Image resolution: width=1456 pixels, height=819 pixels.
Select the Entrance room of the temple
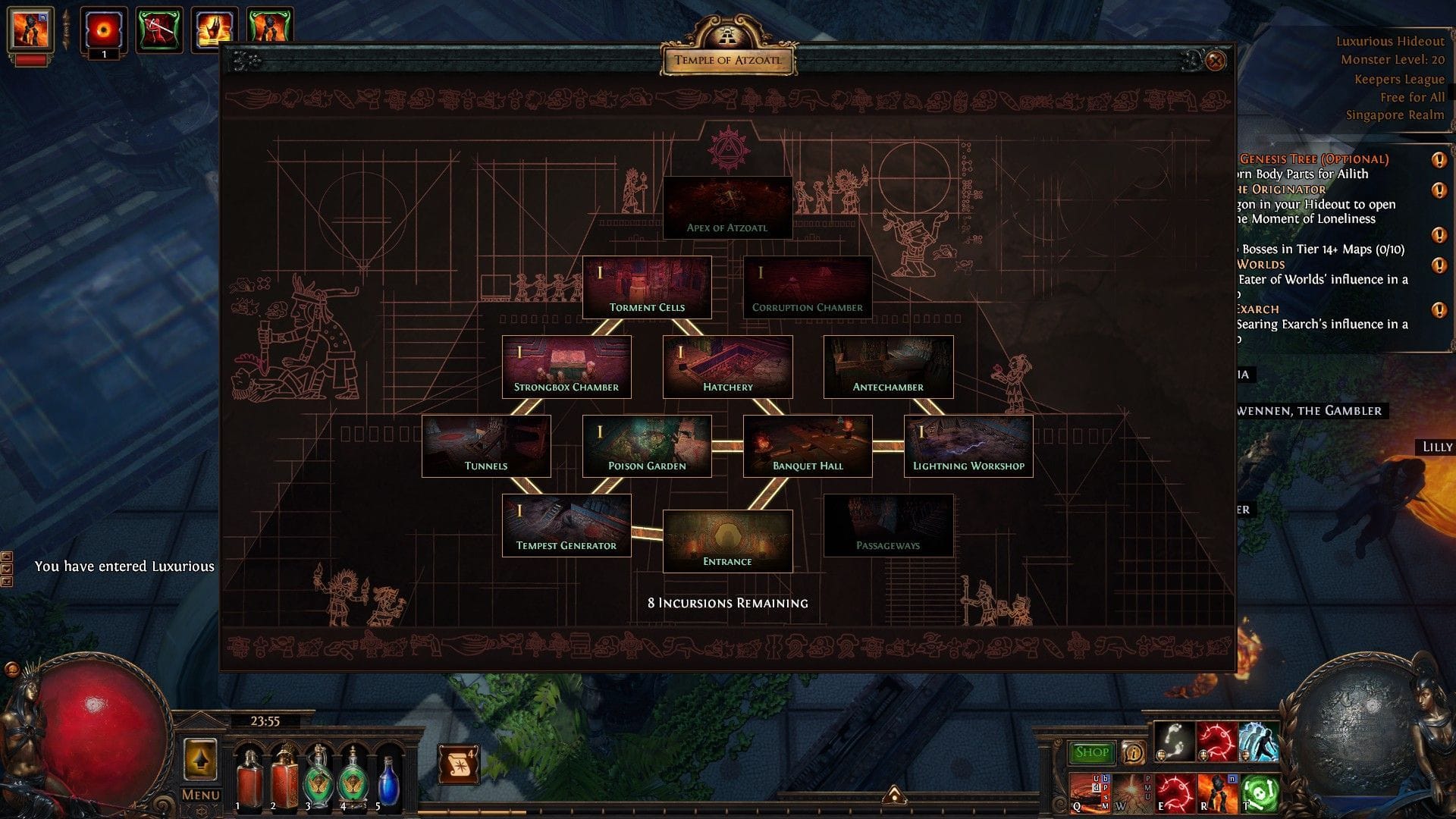coord(727,540)
